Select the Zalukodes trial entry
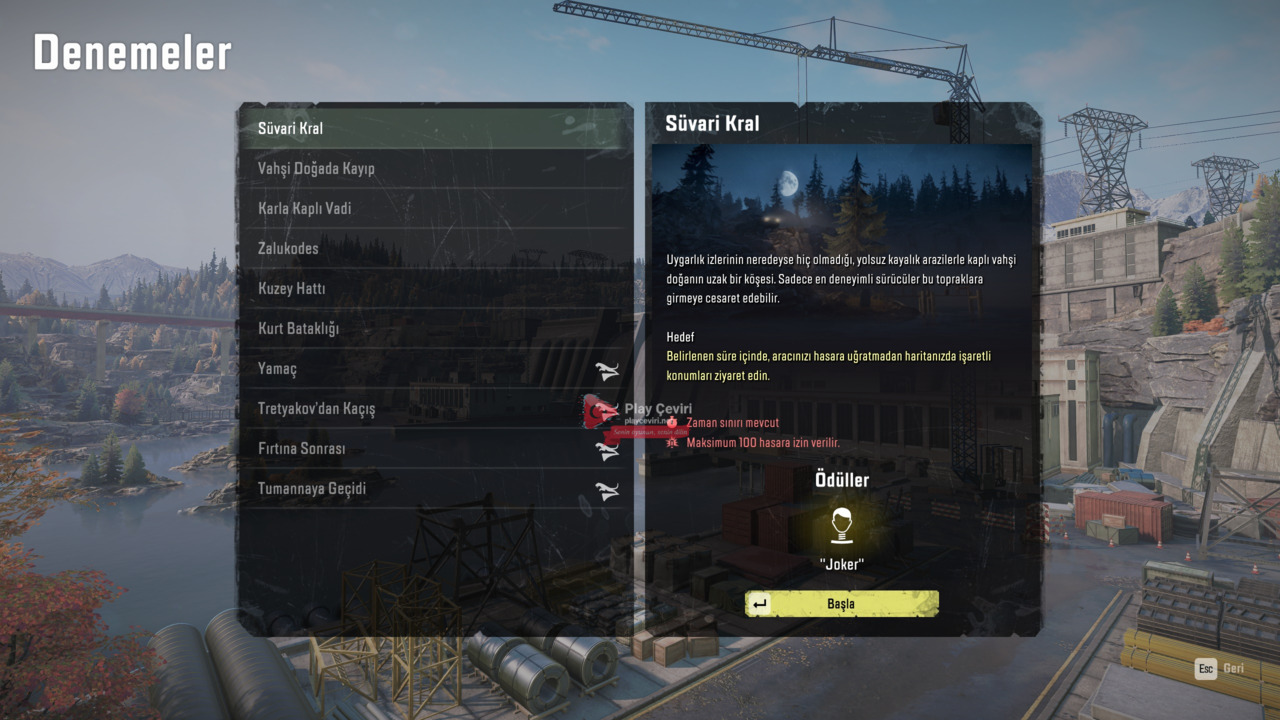1280x720 pixels. click(x=435, y=248)
